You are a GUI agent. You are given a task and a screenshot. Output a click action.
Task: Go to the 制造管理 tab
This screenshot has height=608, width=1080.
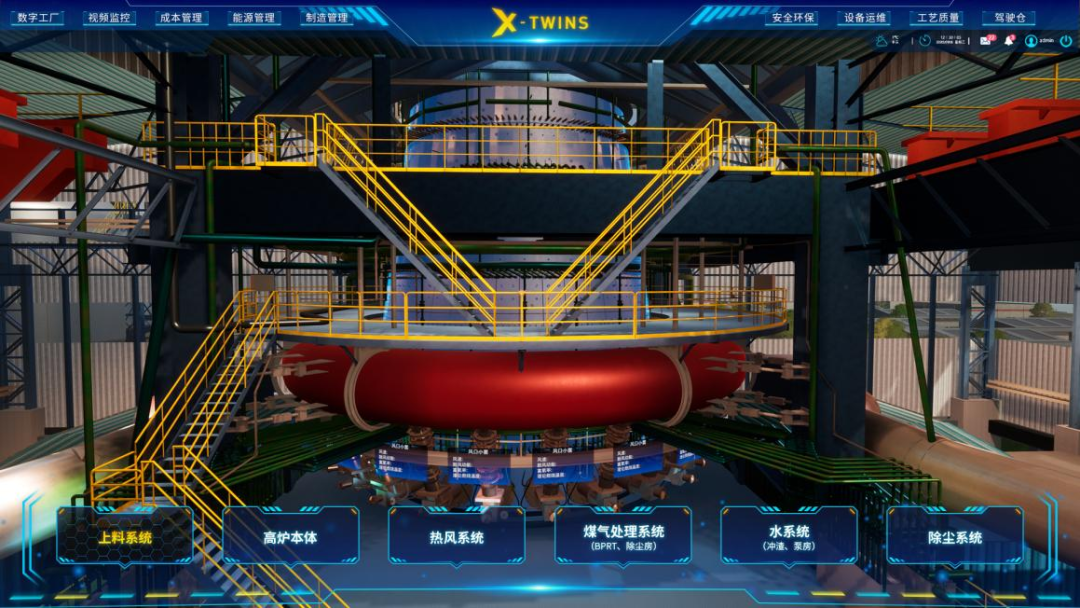click(326, 18)
